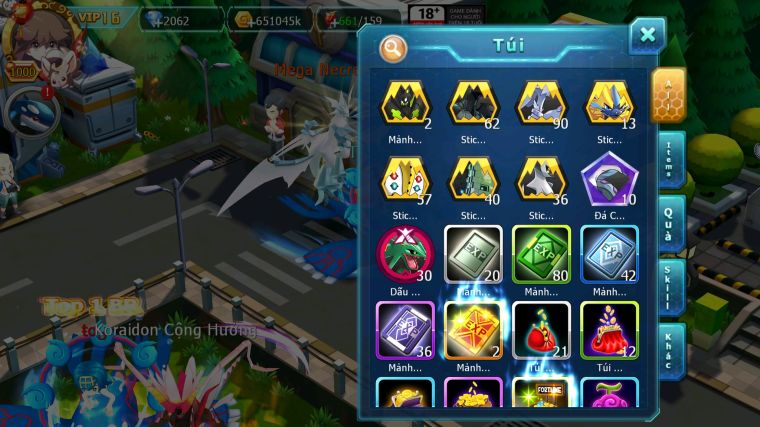Open the bag search magnifier
The width and height of the screenshot is (760, 427).
point(394,47)
